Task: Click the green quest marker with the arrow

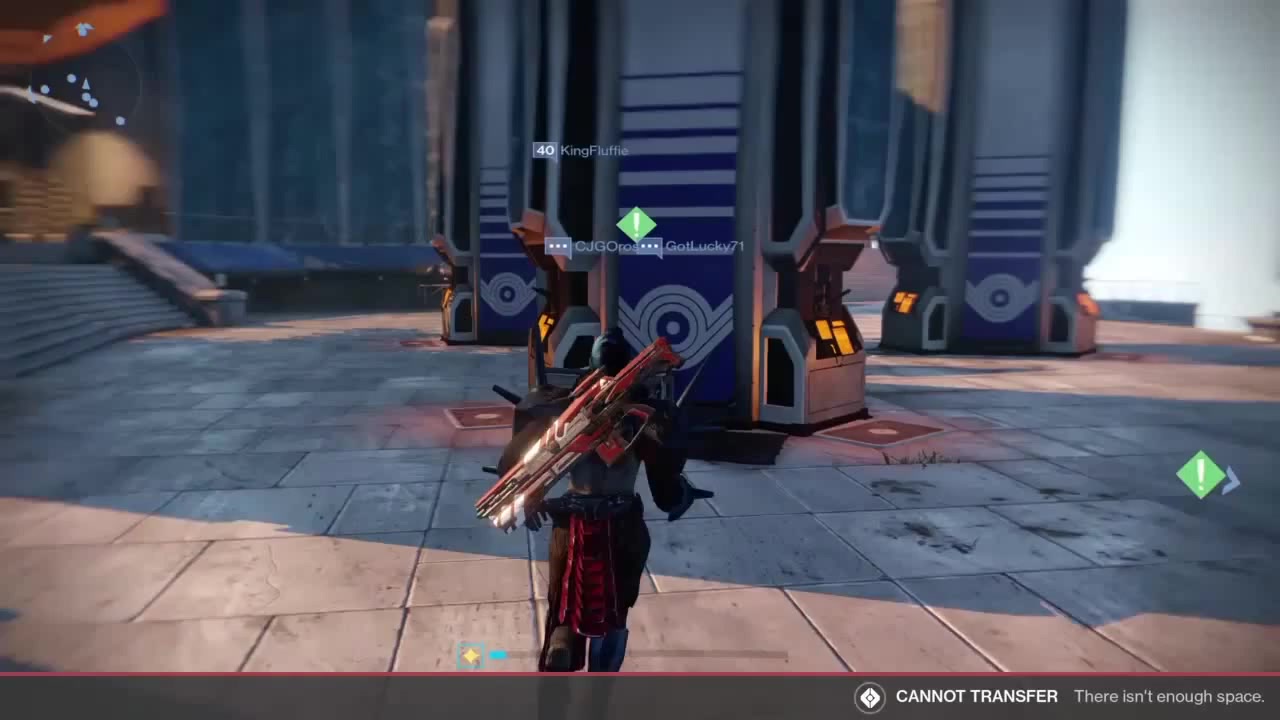Action: (1203, 474)
